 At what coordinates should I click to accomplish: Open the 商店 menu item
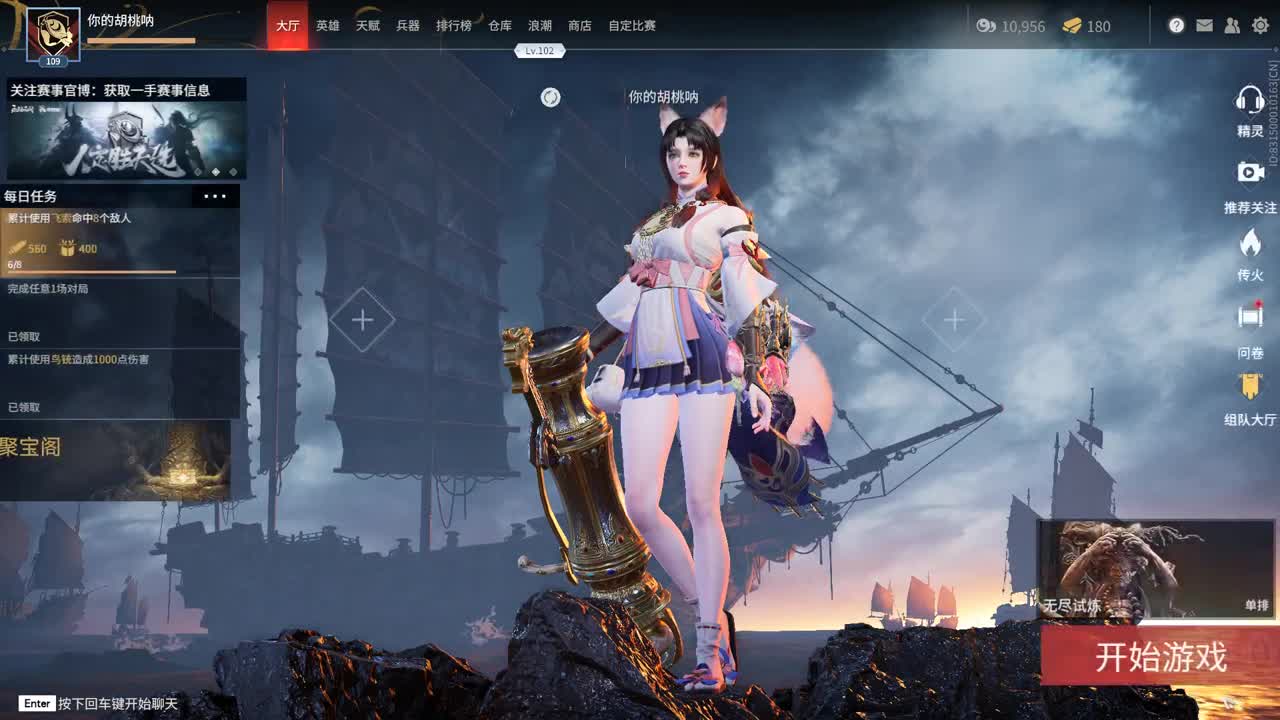tap(581, 27)
